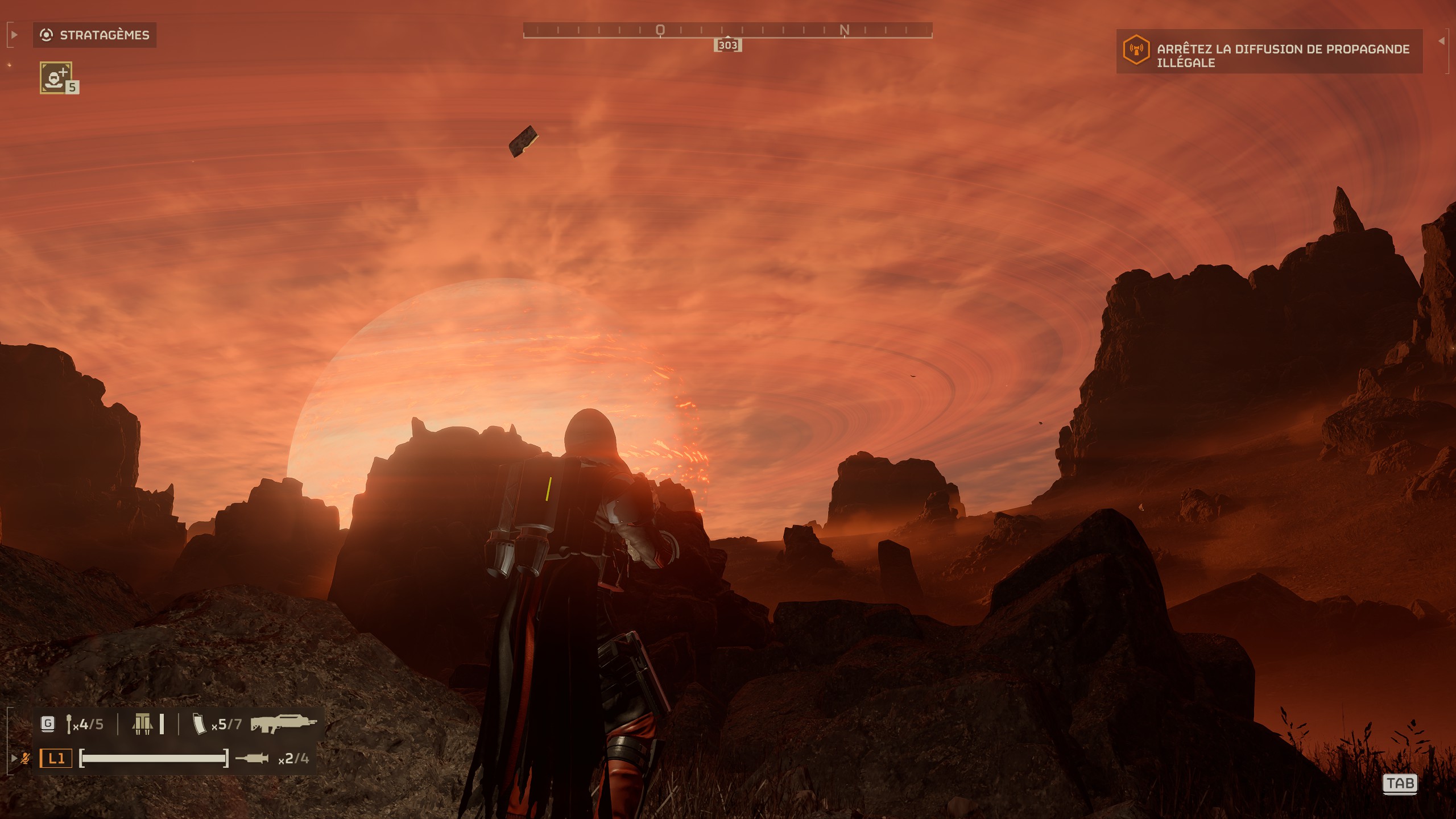Screen dimensions: 1456x819
Task: Collapse the objective panel arrow
Action: 1441,41
